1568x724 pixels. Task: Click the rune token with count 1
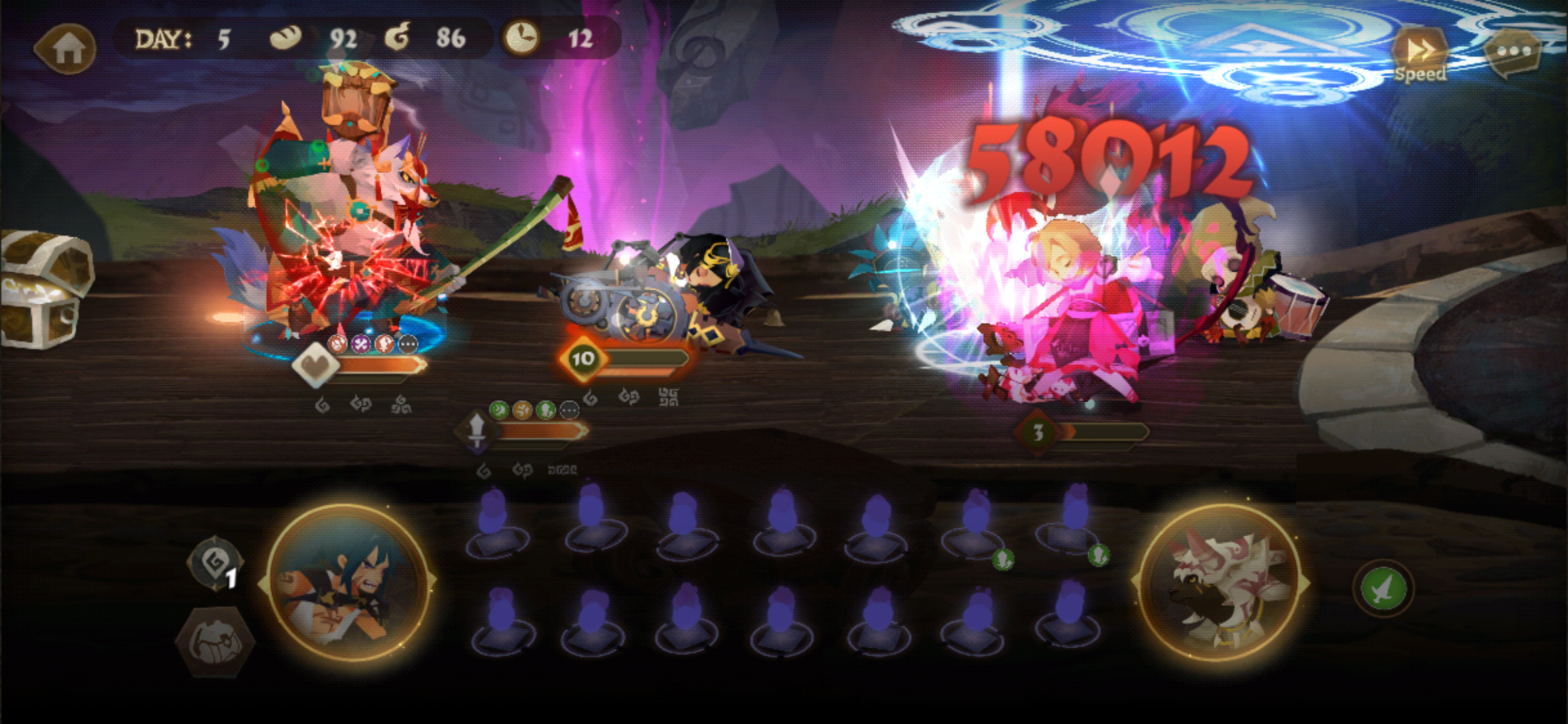[216, 563]
